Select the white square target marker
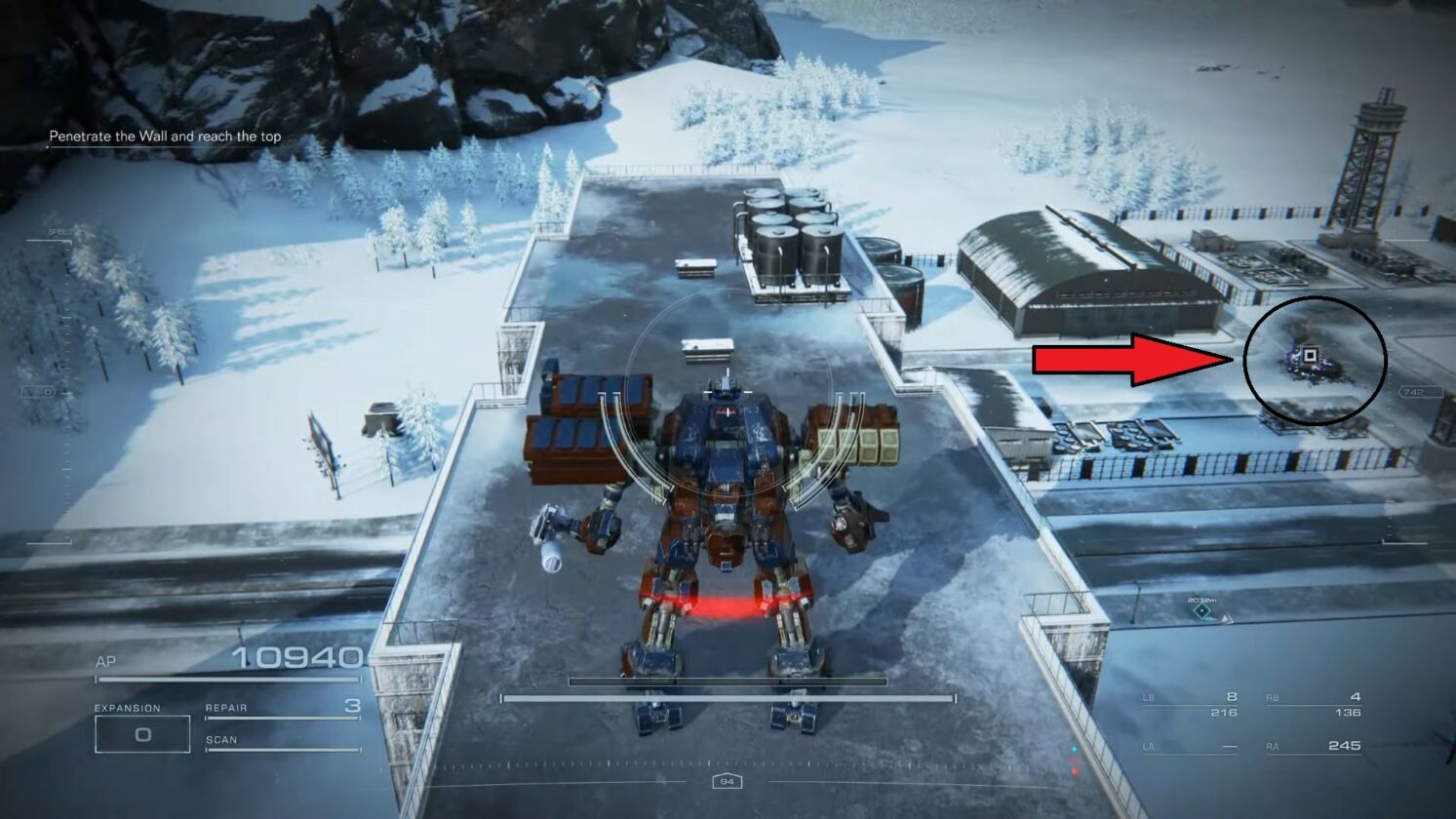 pyautogui.click(x=1311, y=356)
